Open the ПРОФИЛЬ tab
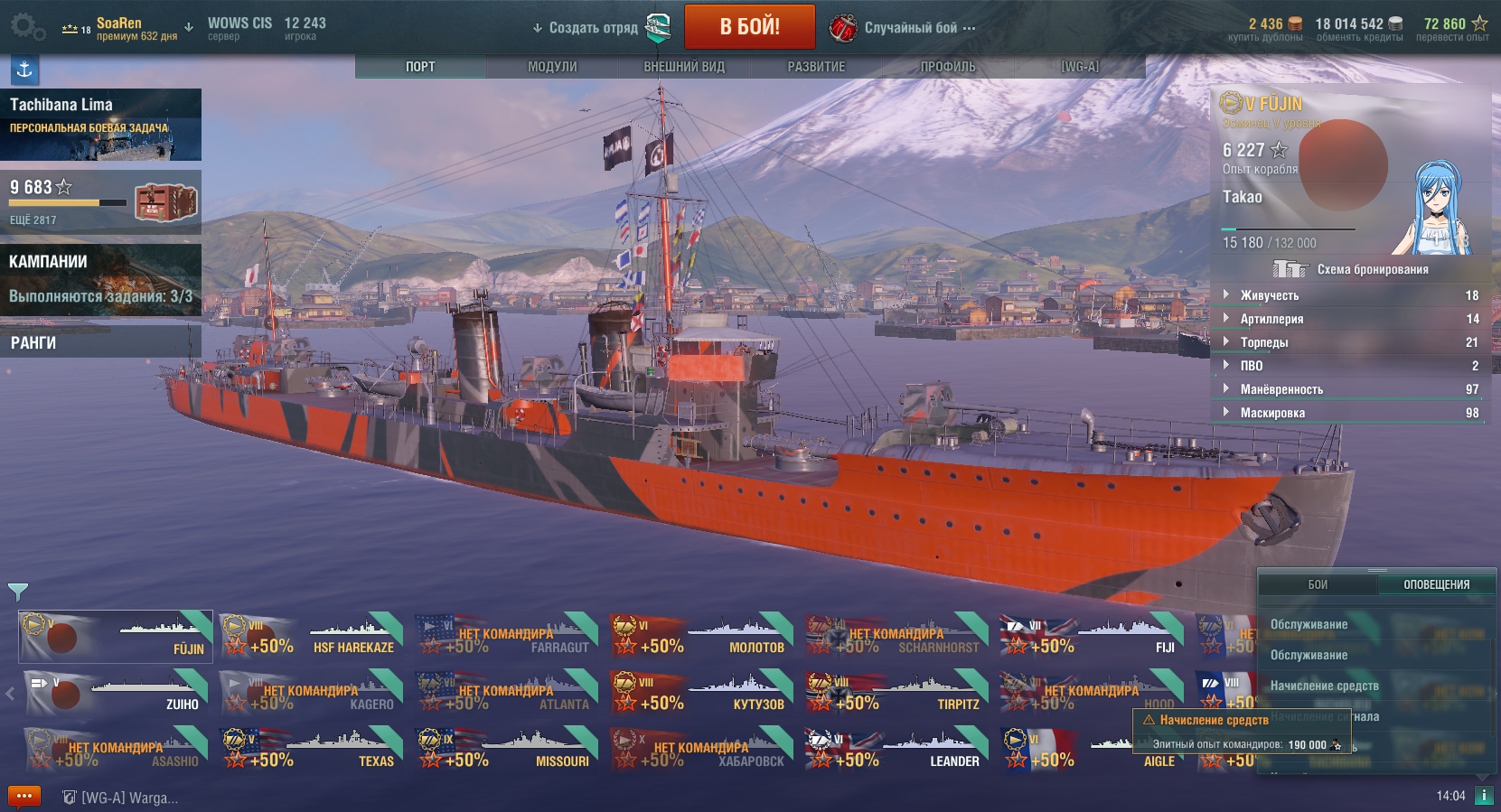 tap(948, 67)
